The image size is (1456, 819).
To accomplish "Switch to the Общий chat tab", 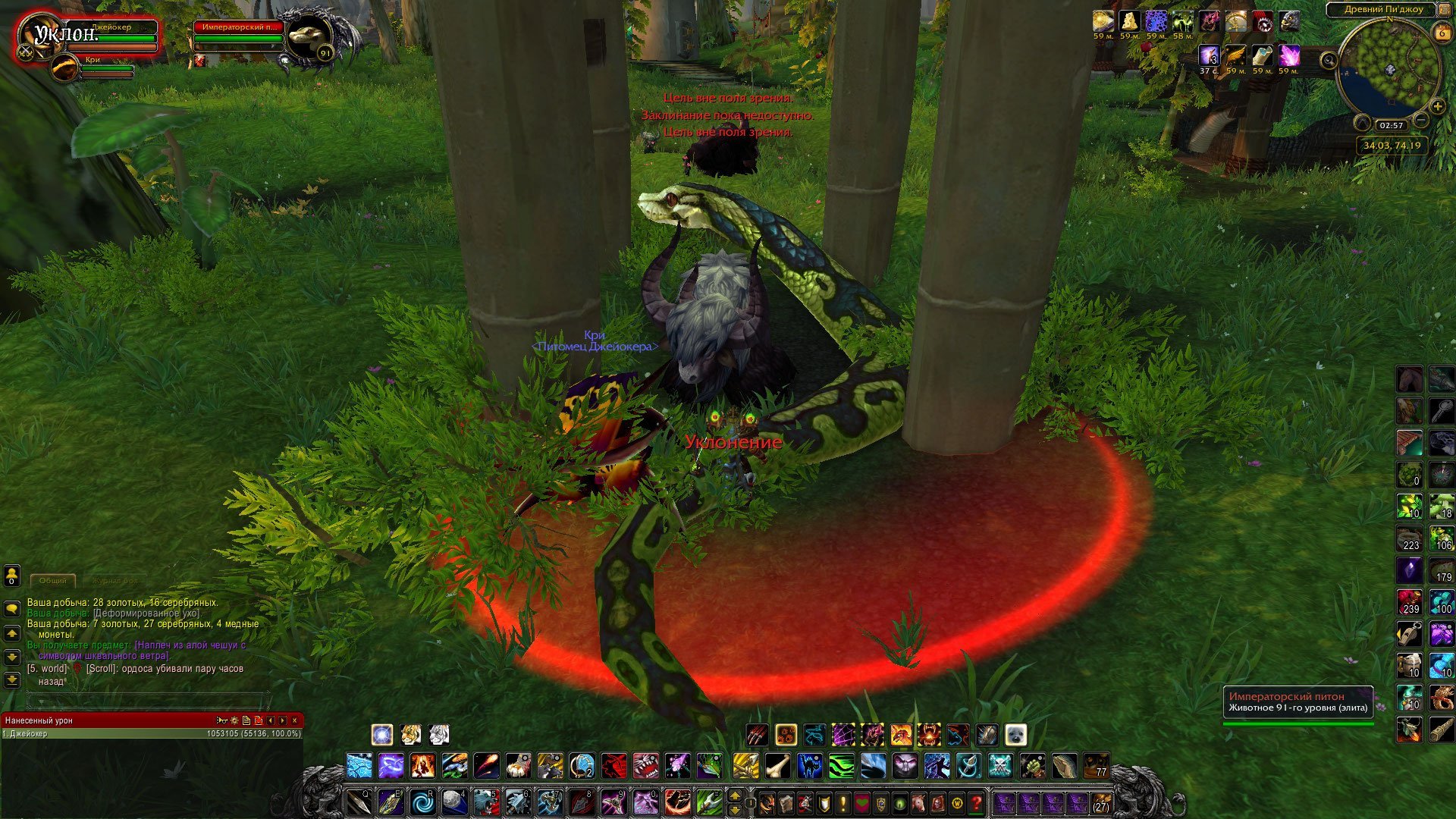I will coord(53,581).
